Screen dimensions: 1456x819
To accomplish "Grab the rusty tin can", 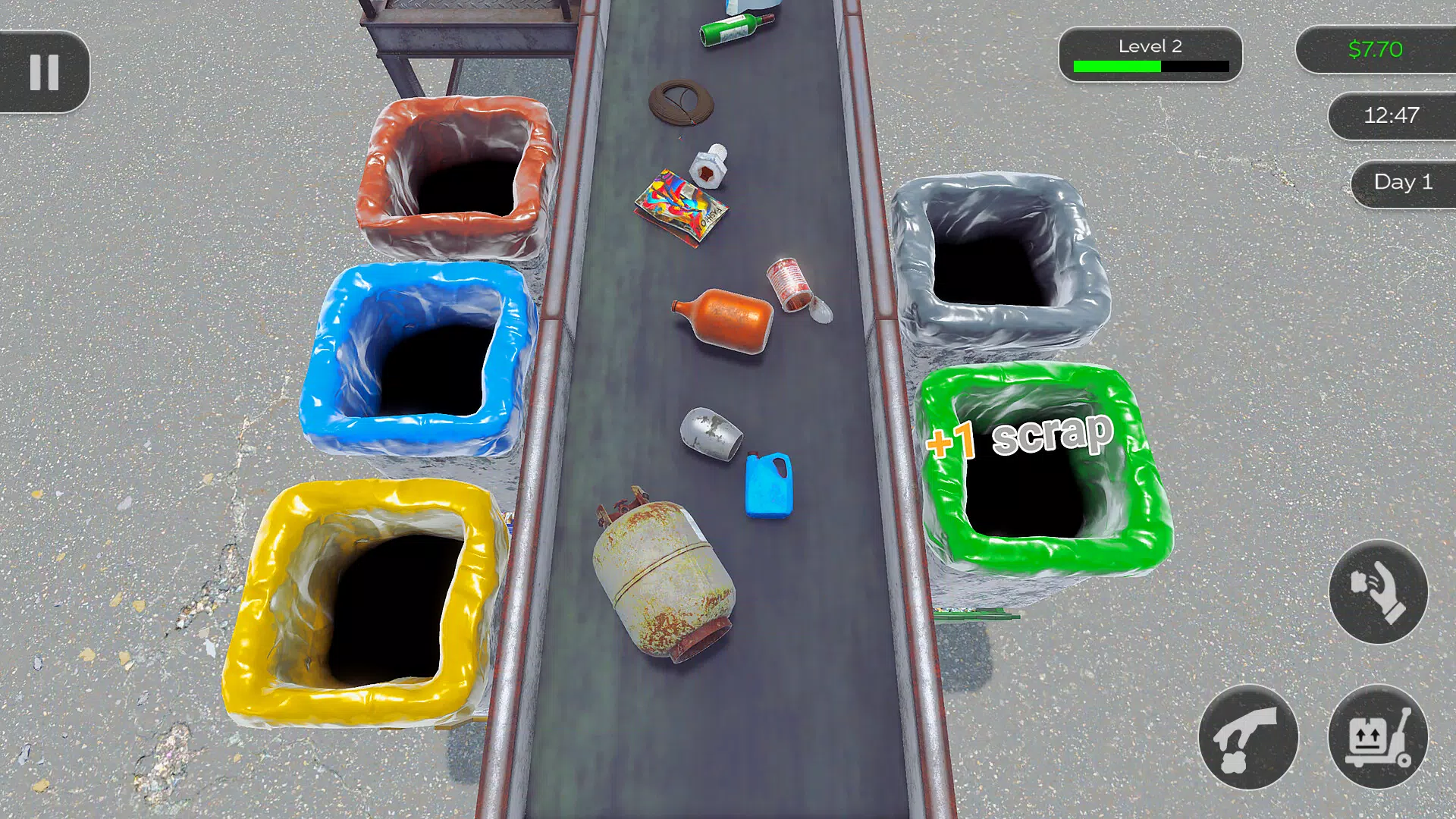I will coord(785,288).
